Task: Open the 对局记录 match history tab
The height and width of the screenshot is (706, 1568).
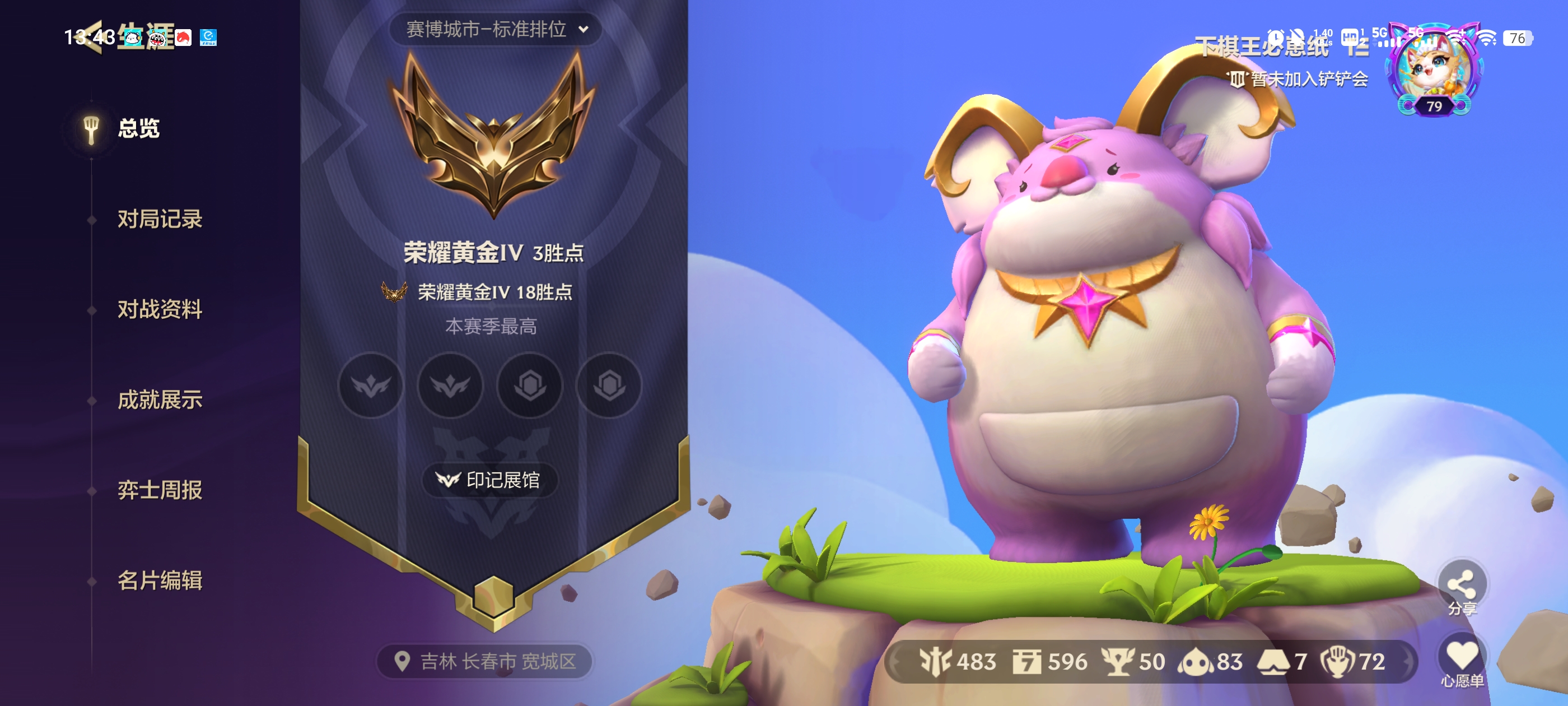Action: click(160, 219)
